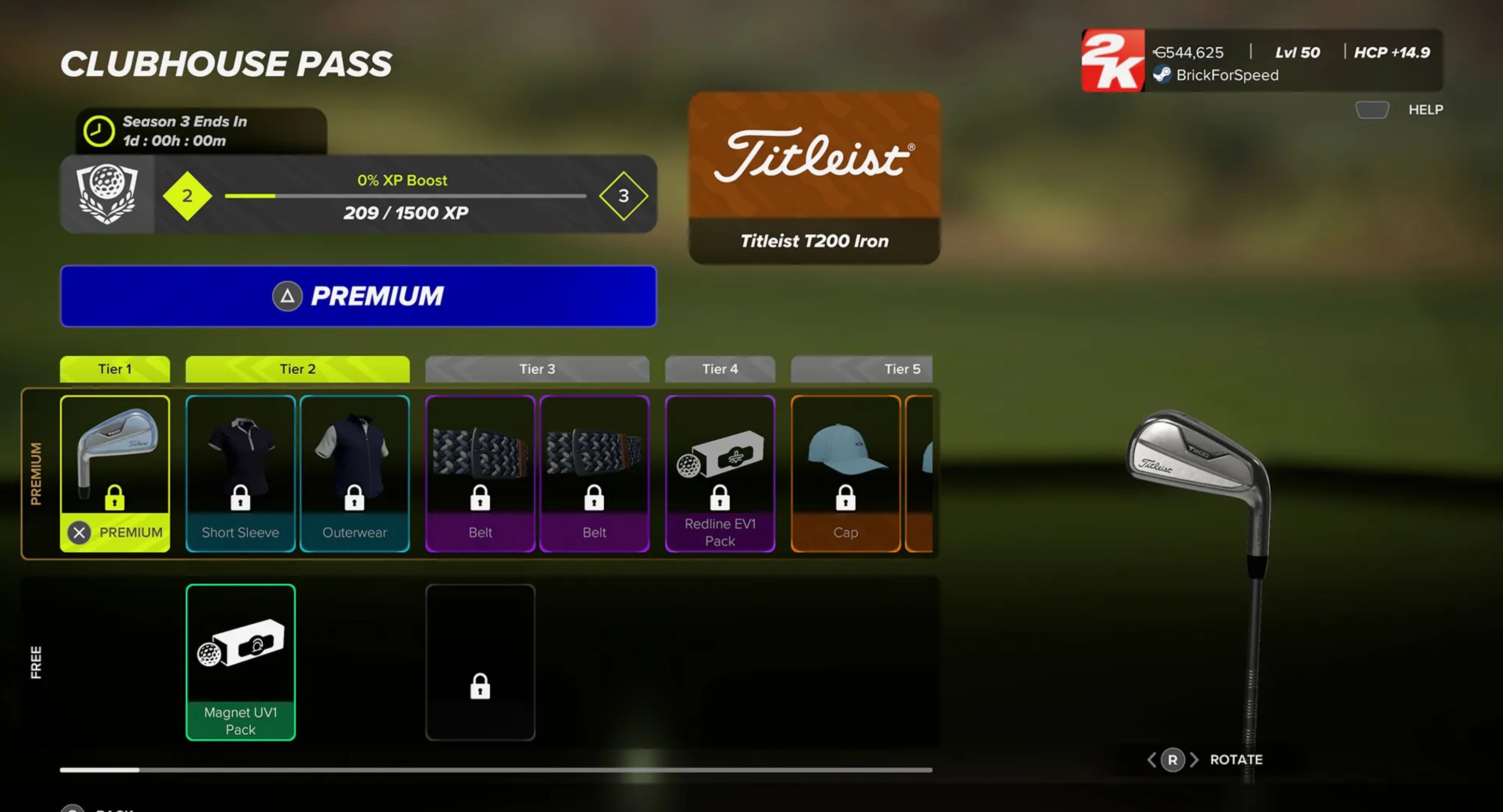This screenshot has height=812, width=1503.
Task: Select the Titleist iron premium reward
Action: point(115,473)
